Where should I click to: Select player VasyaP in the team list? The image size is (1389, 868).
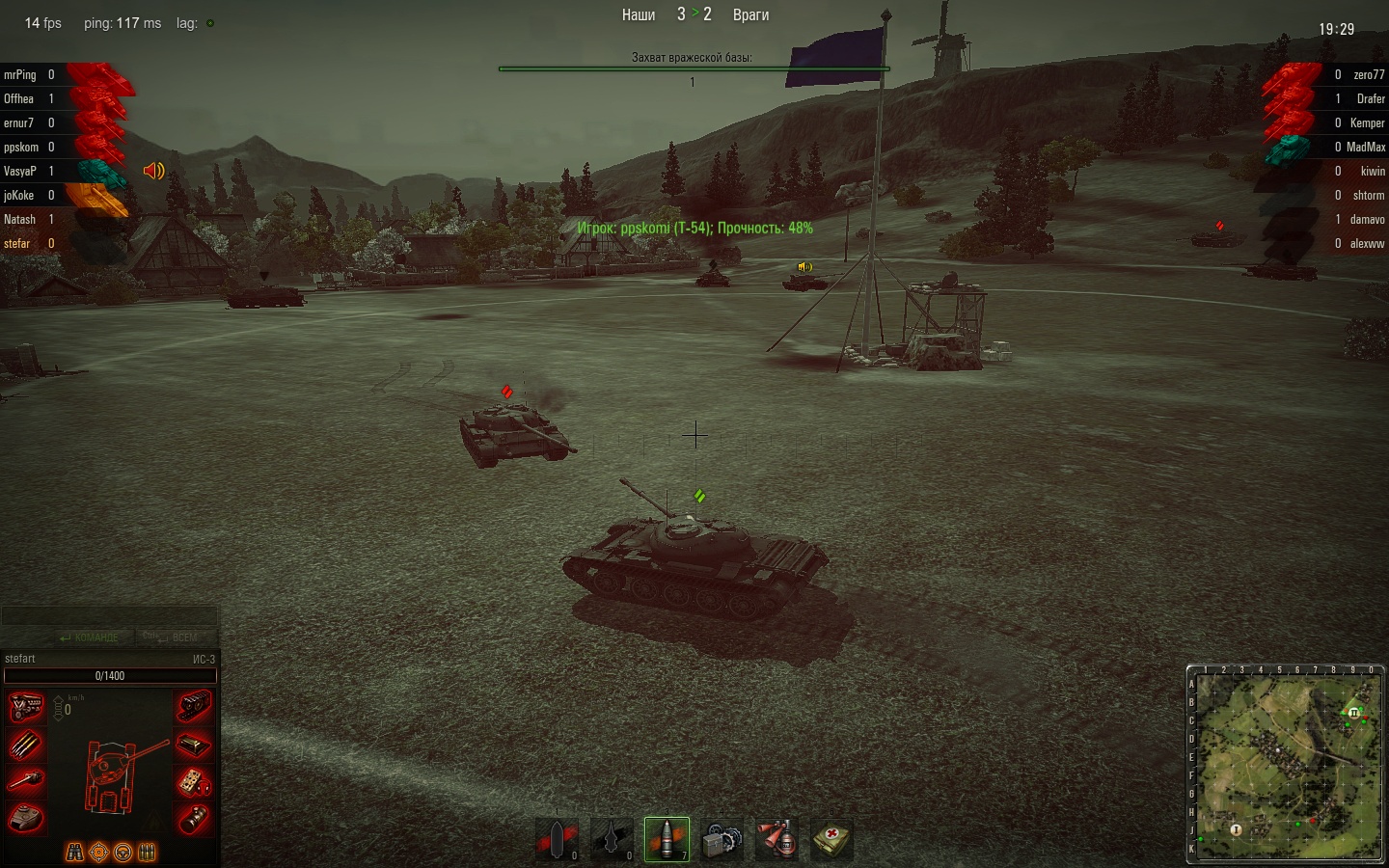(20, 171)
